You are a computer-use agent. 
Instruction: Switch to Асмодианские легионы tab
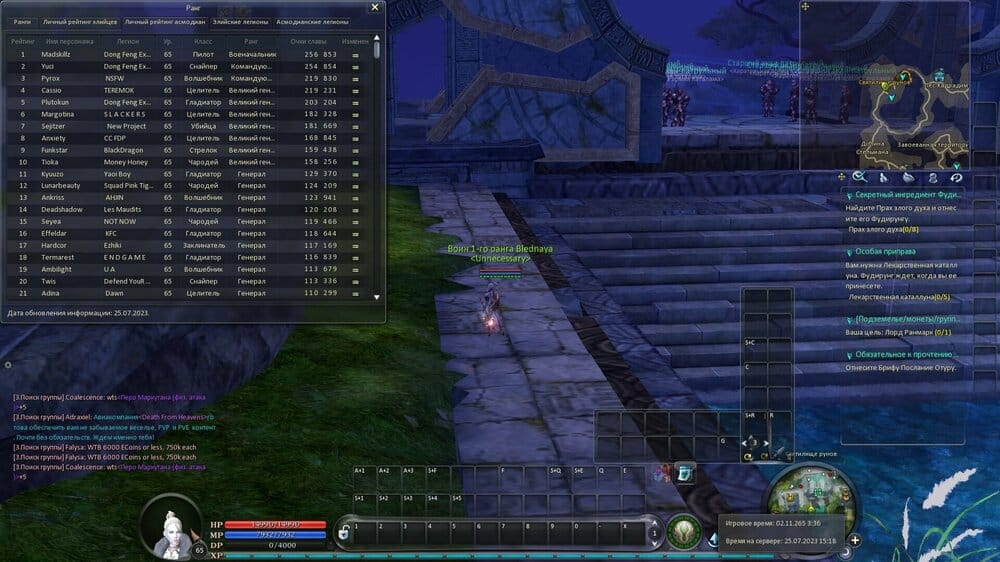pyautogui.click(x=311, y=21)
